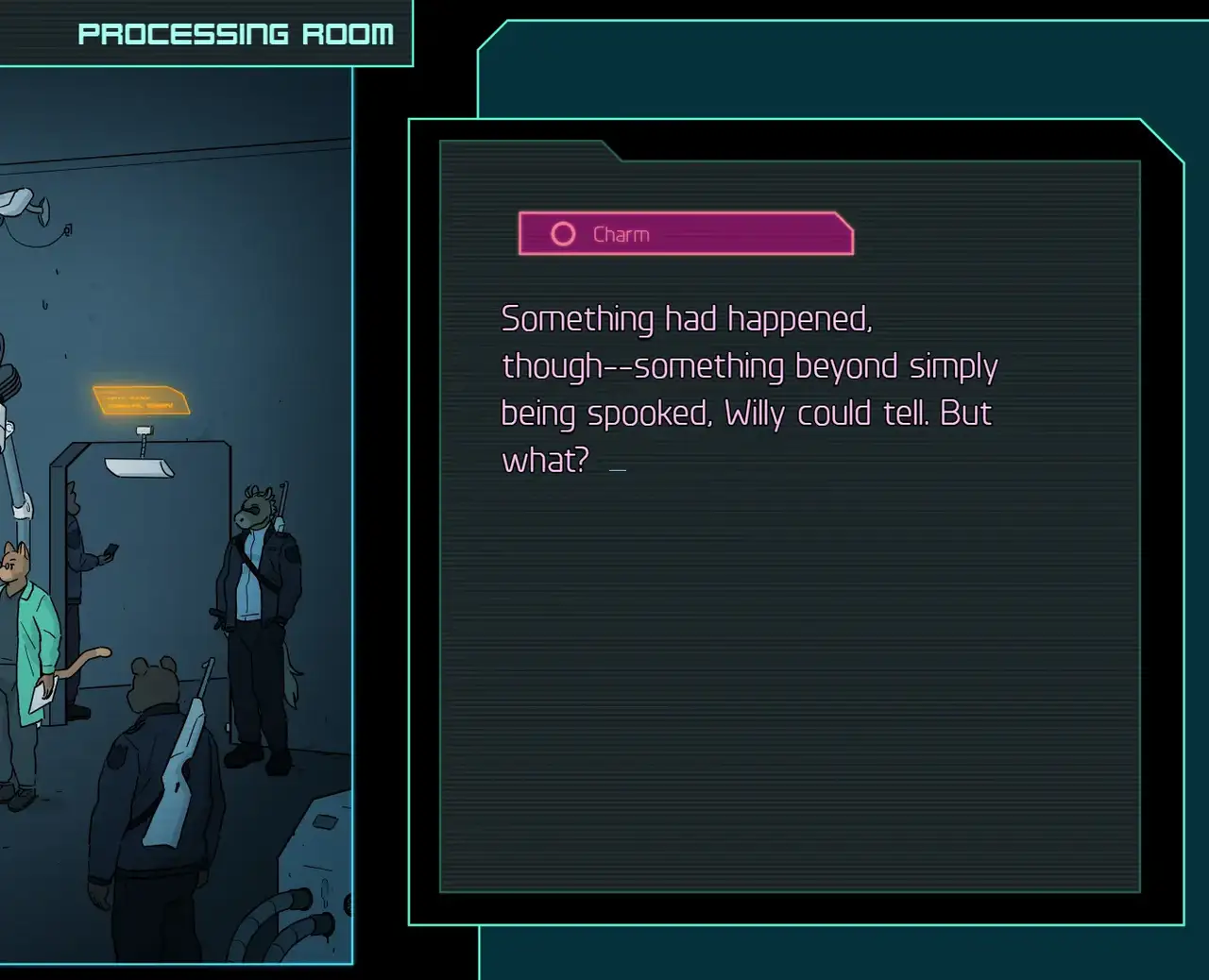Select the pink Charm dialogue option
1209x980 pixels.
[686, 234]
